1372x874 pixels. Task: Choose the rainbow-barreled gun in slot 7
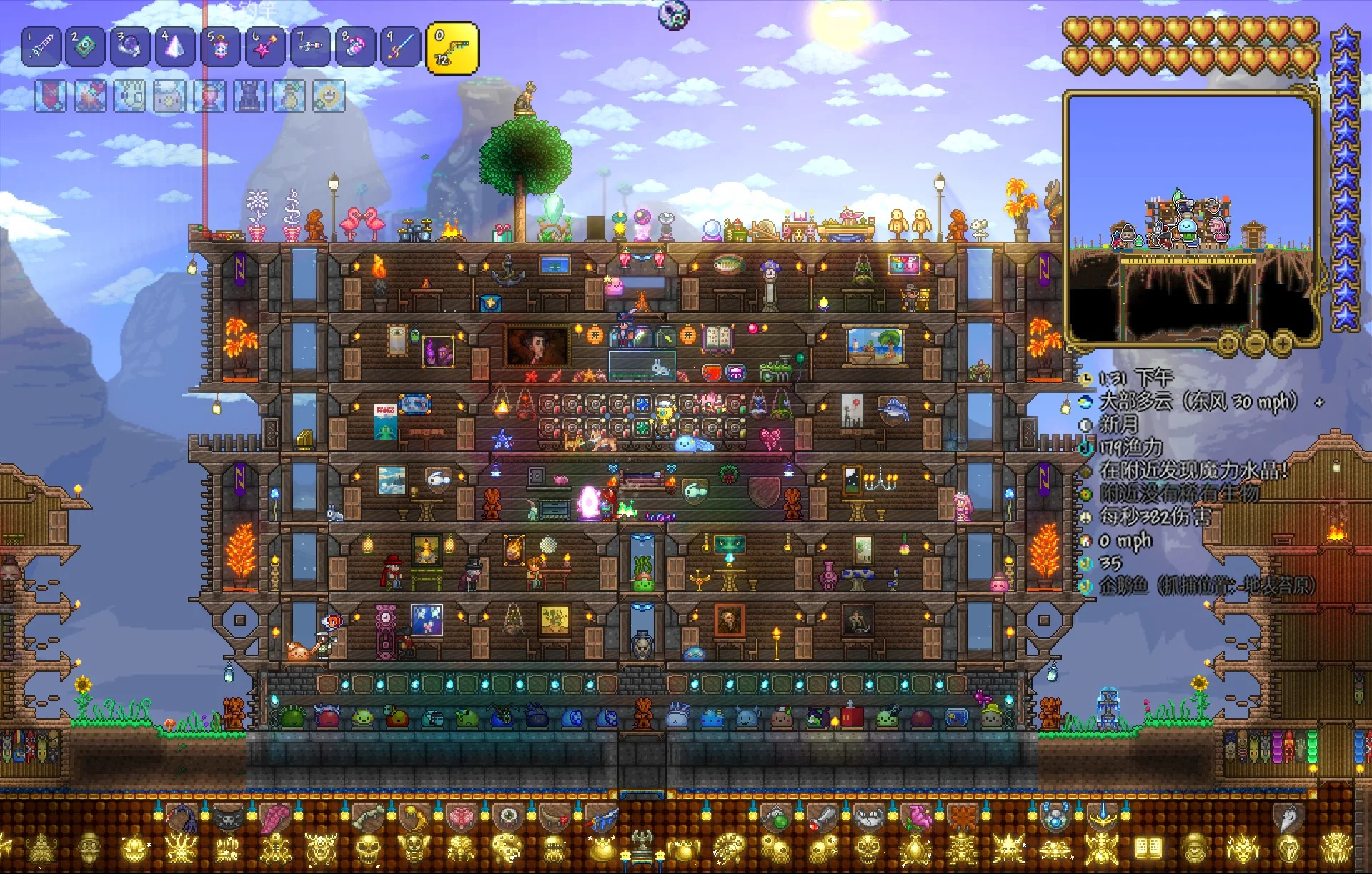(310, 47)
